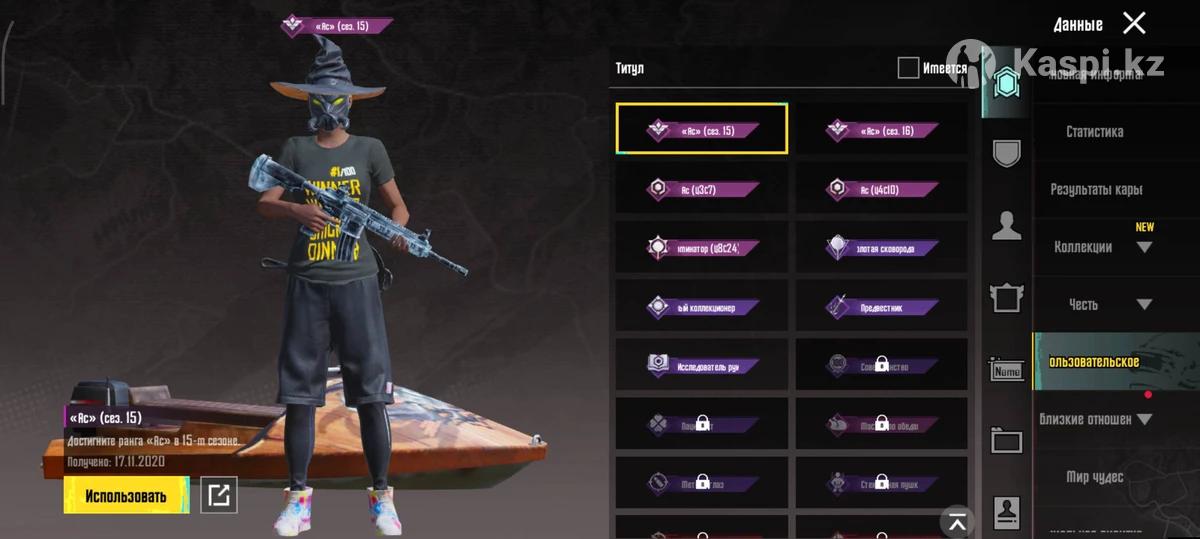Open the share icon beside Использовать

click(219, 495)
